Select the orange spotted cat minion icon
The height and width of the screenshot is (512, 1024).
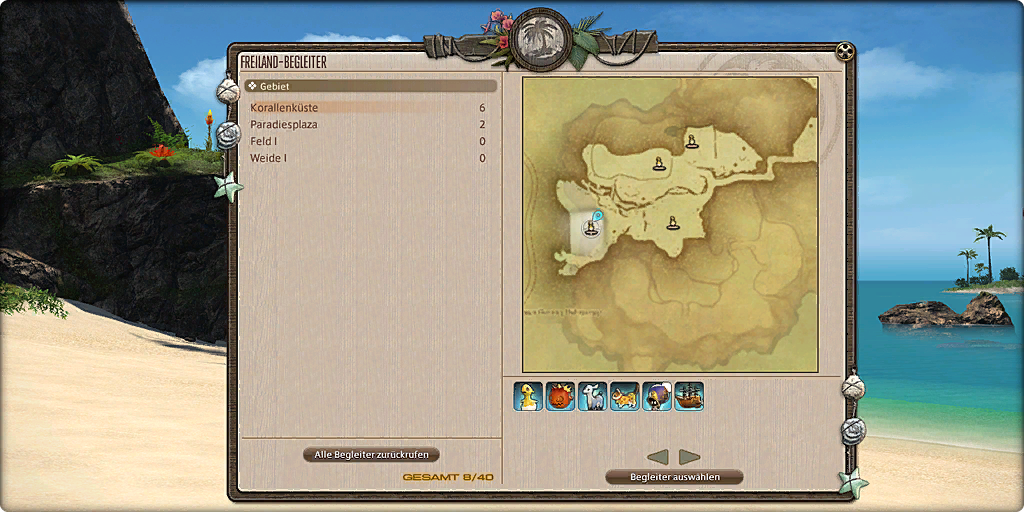tap(624, 396)
